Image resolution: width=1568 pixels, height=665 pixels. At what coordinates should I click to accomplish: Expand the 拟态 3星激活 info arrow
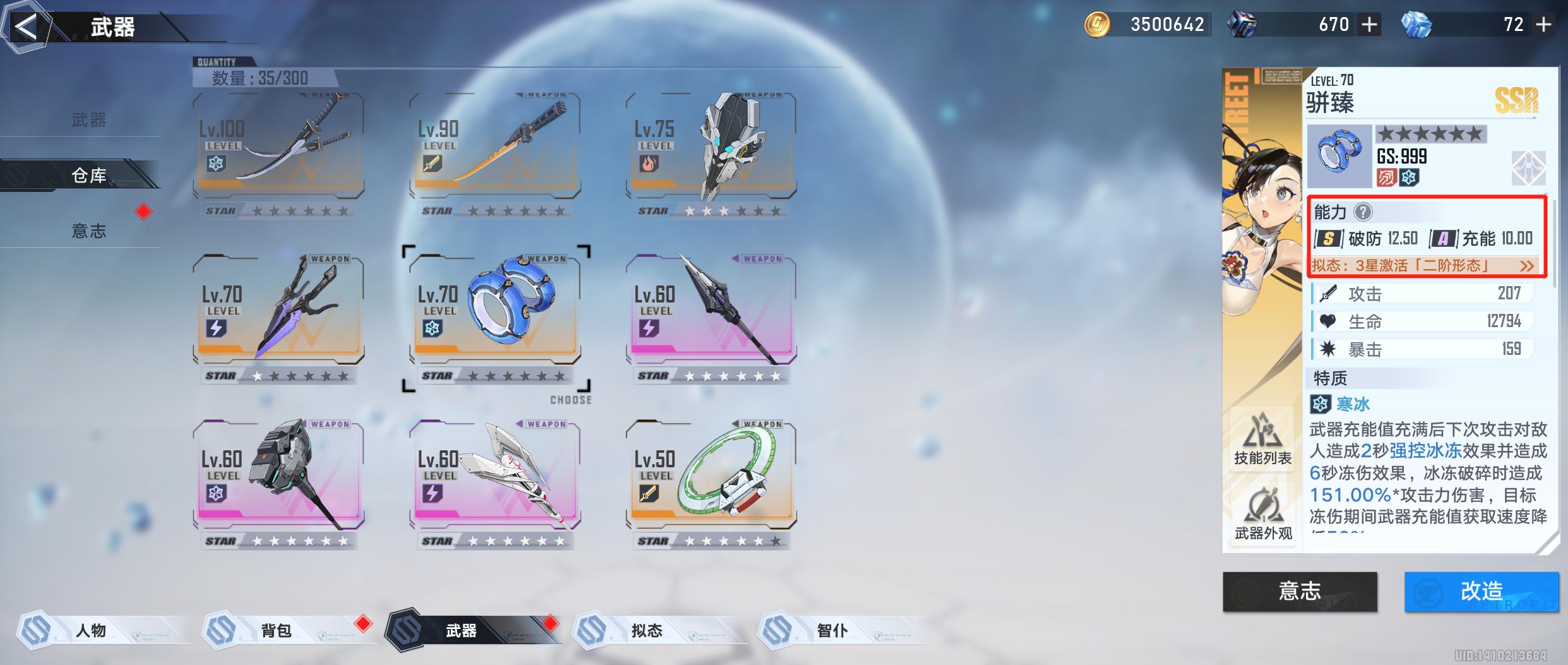(x=1526, y=266)
